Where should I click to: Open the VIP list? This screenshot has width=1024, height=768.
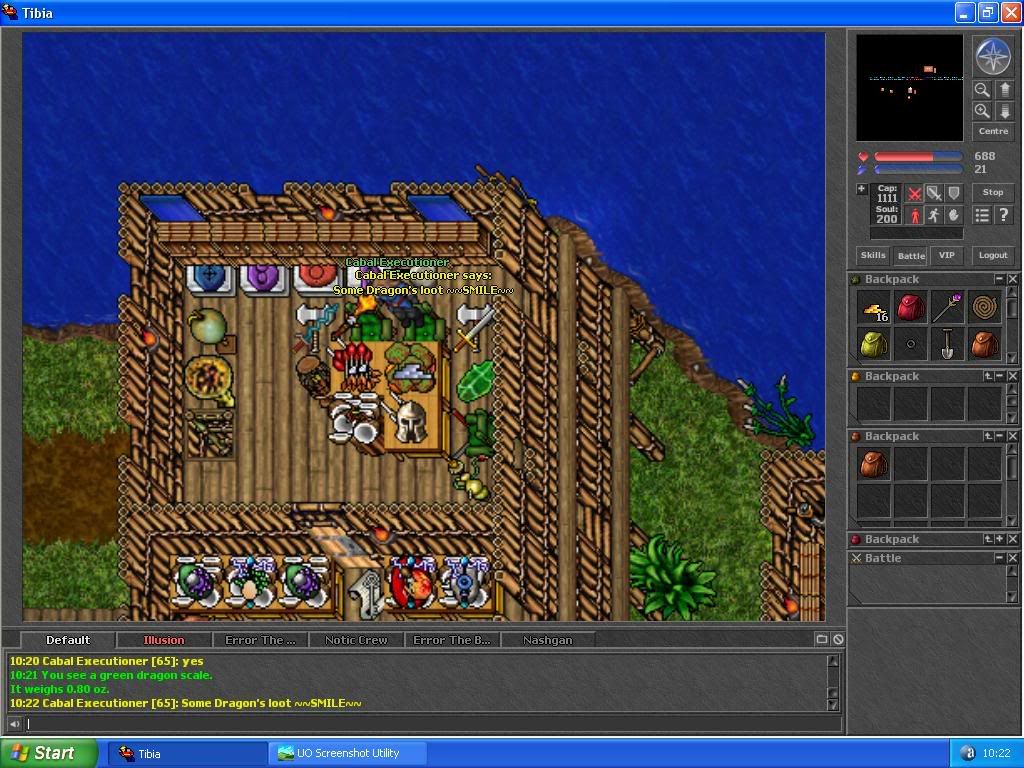point(946,255)
